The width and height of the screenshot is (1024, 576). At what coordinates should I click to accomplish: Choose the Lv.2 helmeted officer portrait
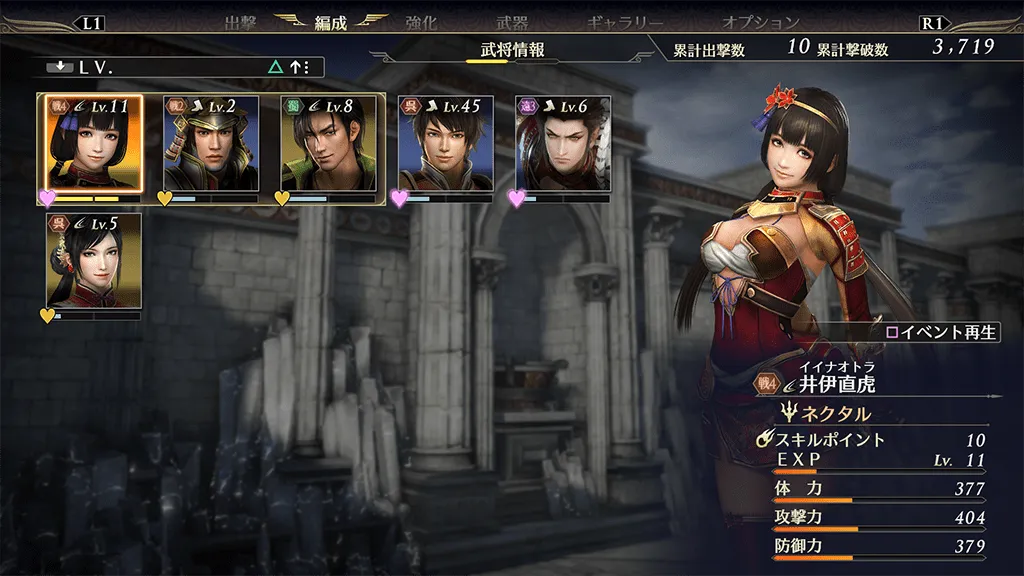211,142
